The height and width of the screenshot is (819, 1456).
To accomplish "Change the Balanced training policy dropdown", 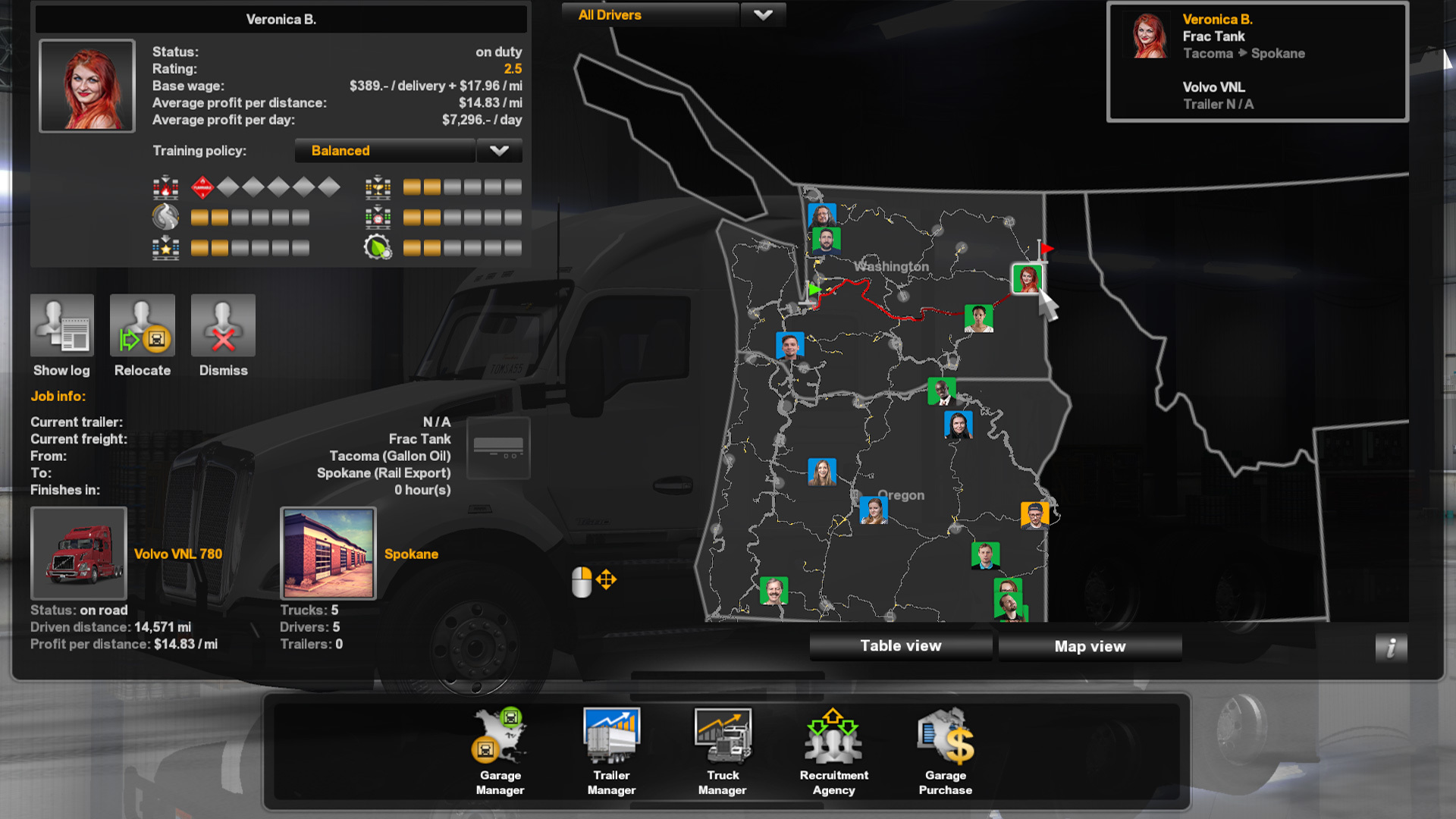I will (x=498, y=151).
